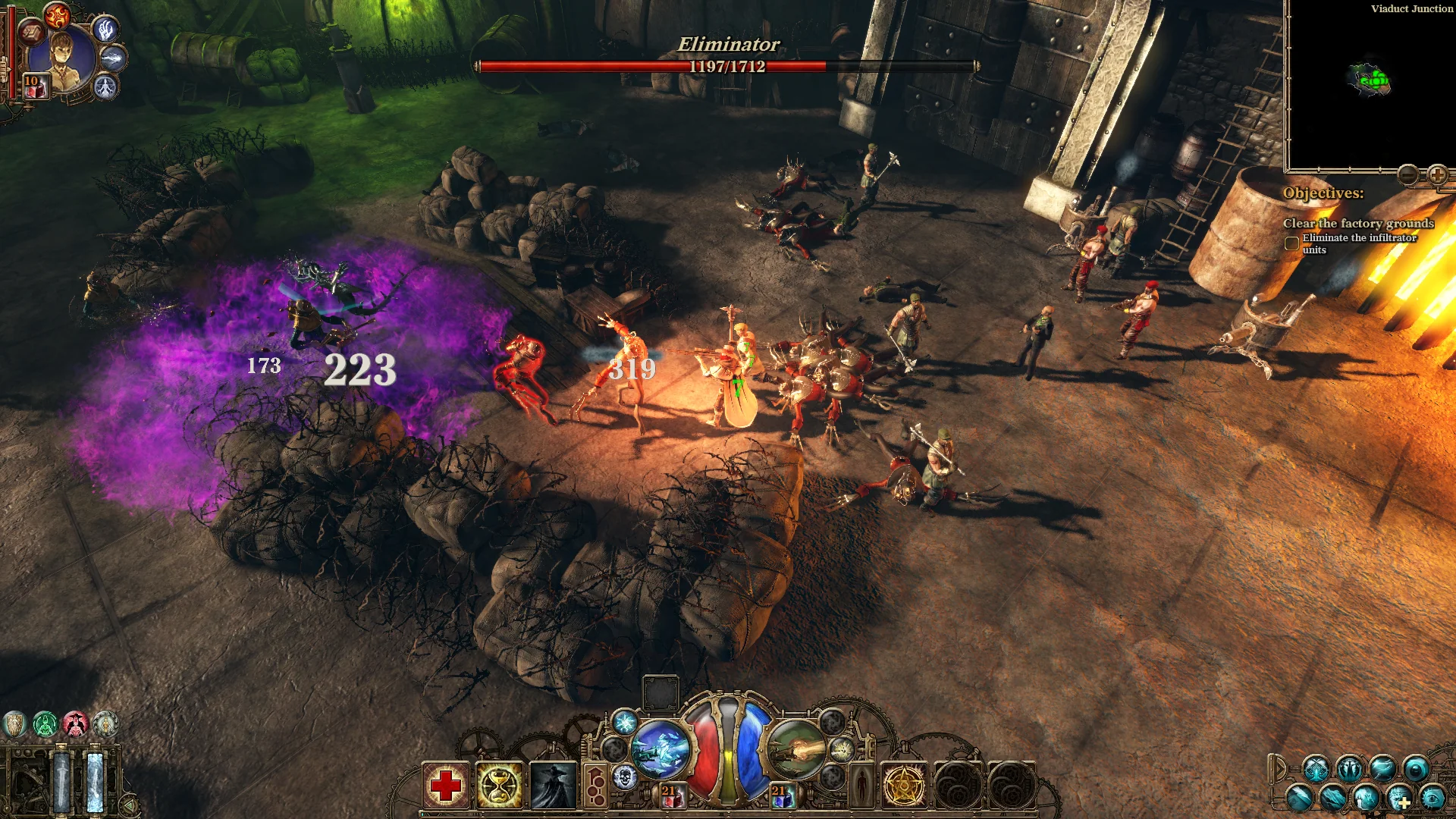Open the map icon in the bottom-right cluster
The width and height of the screenshot is (1456, 819).
pyautogui.click(x=1332, y=799)
